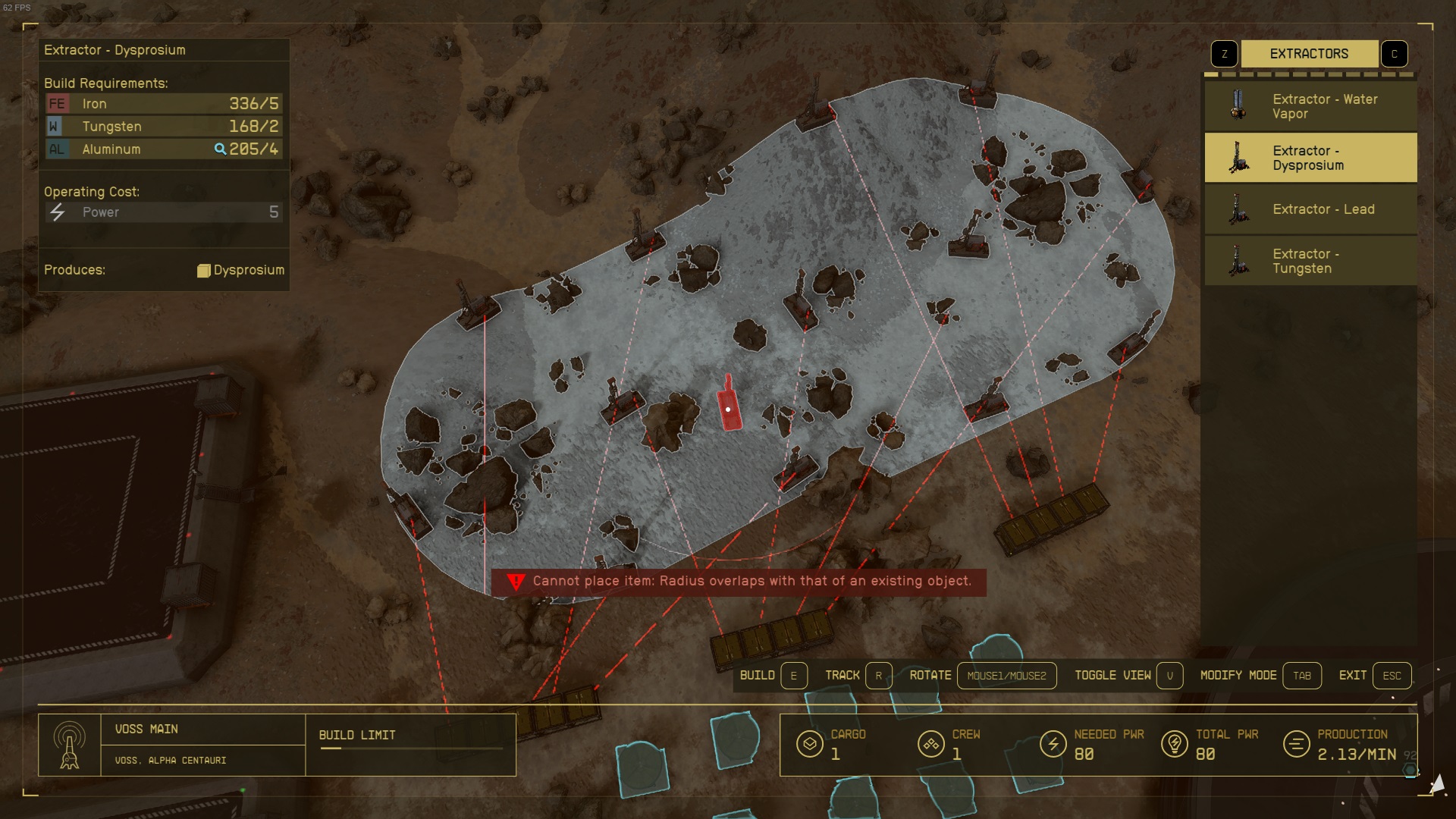Pick the Extractor - Lead option
Viewport: 1456px width, 819px height.
point(1310,209)
